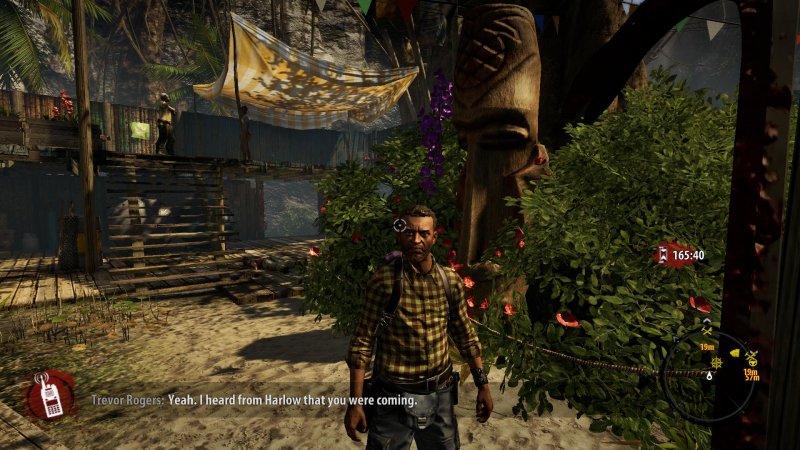The width and height of the screenshot is (800, 450).
Task: Select the steering wheel with crossed tools marker
Action: click(751, 358)
